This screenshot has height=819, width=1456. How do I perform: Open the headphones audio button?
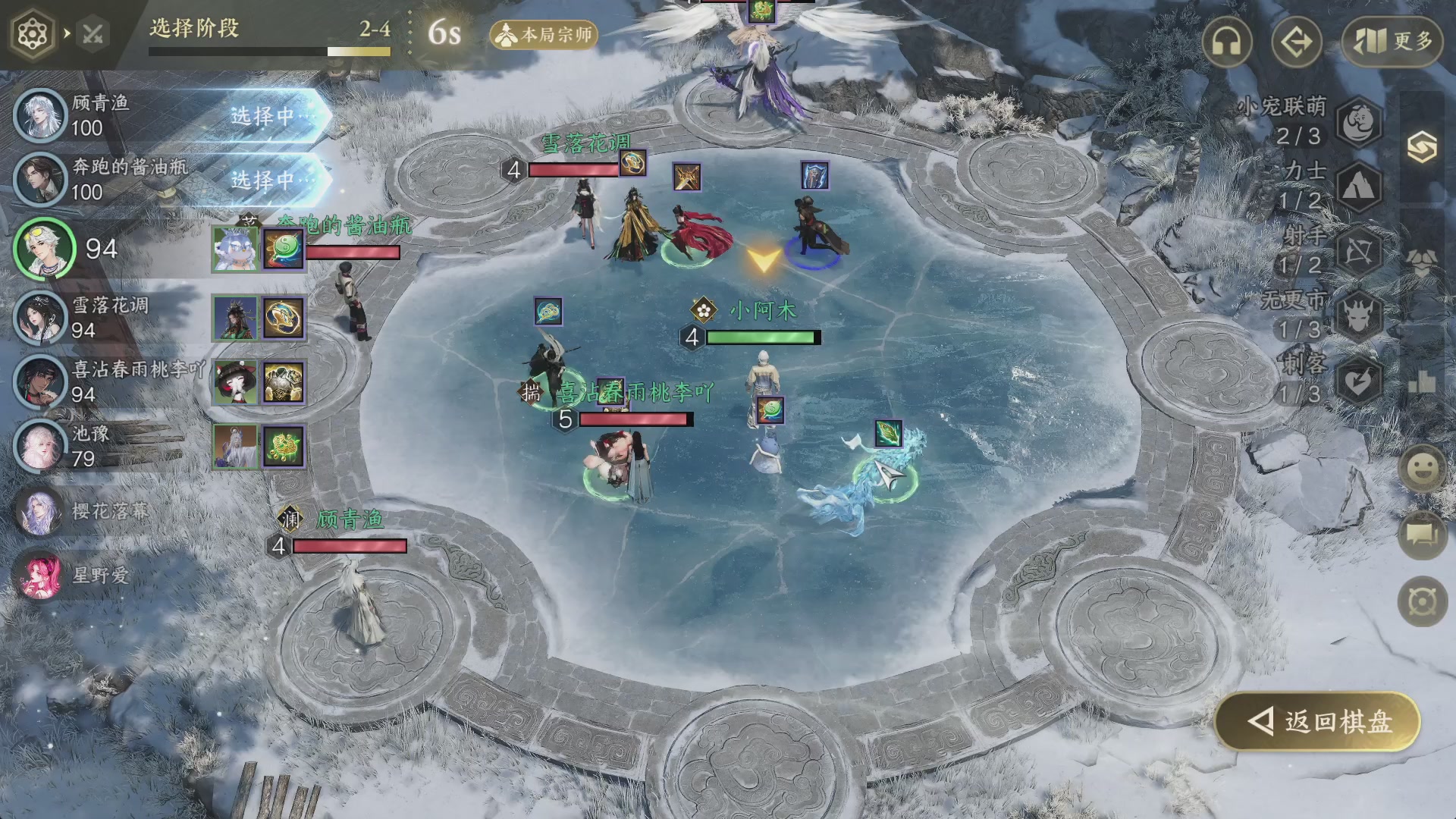click(x=1226, y=42)
